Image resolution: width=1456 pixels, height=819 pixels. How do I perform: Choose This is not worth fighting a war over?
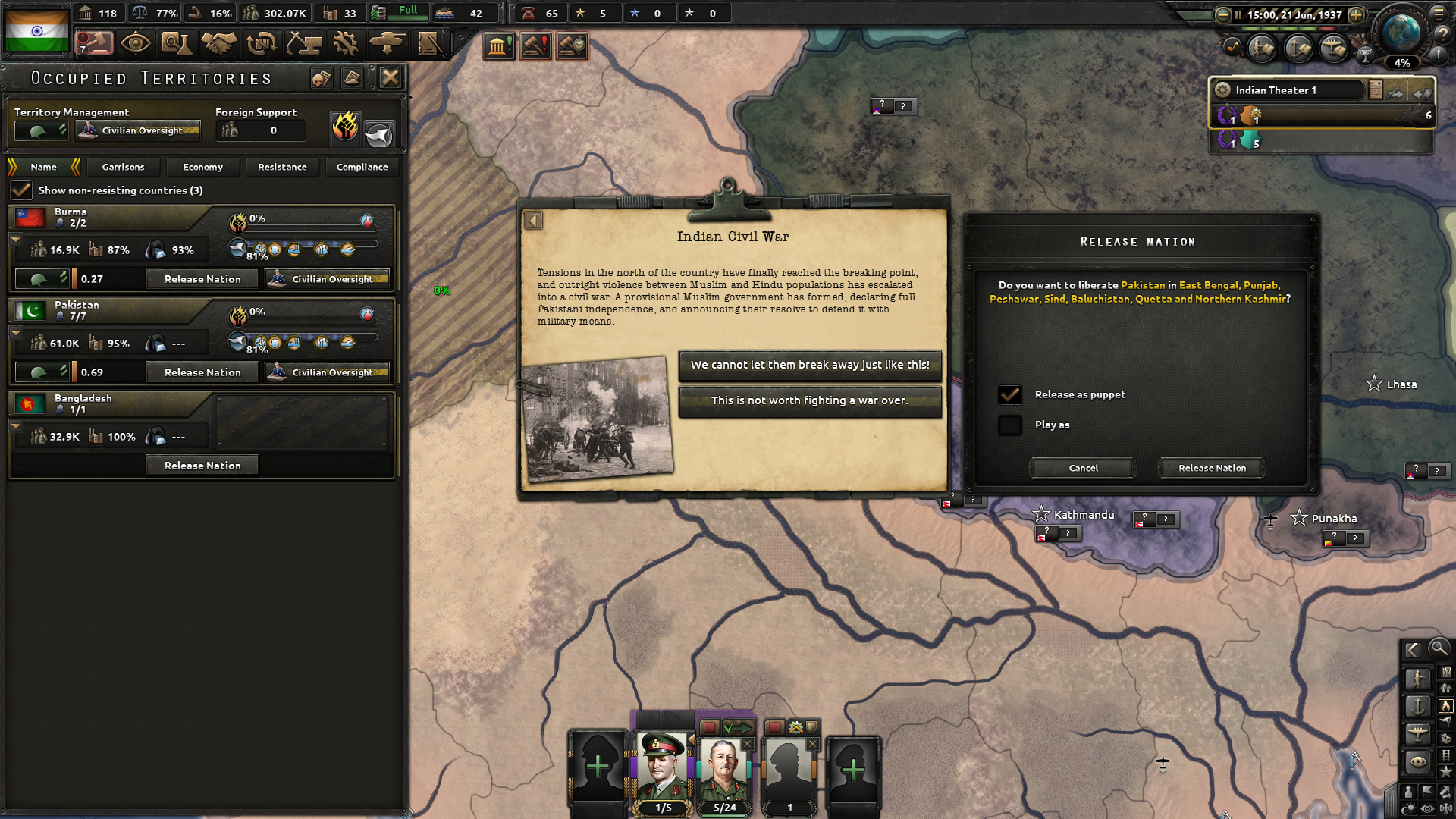[x=809, y=400]
